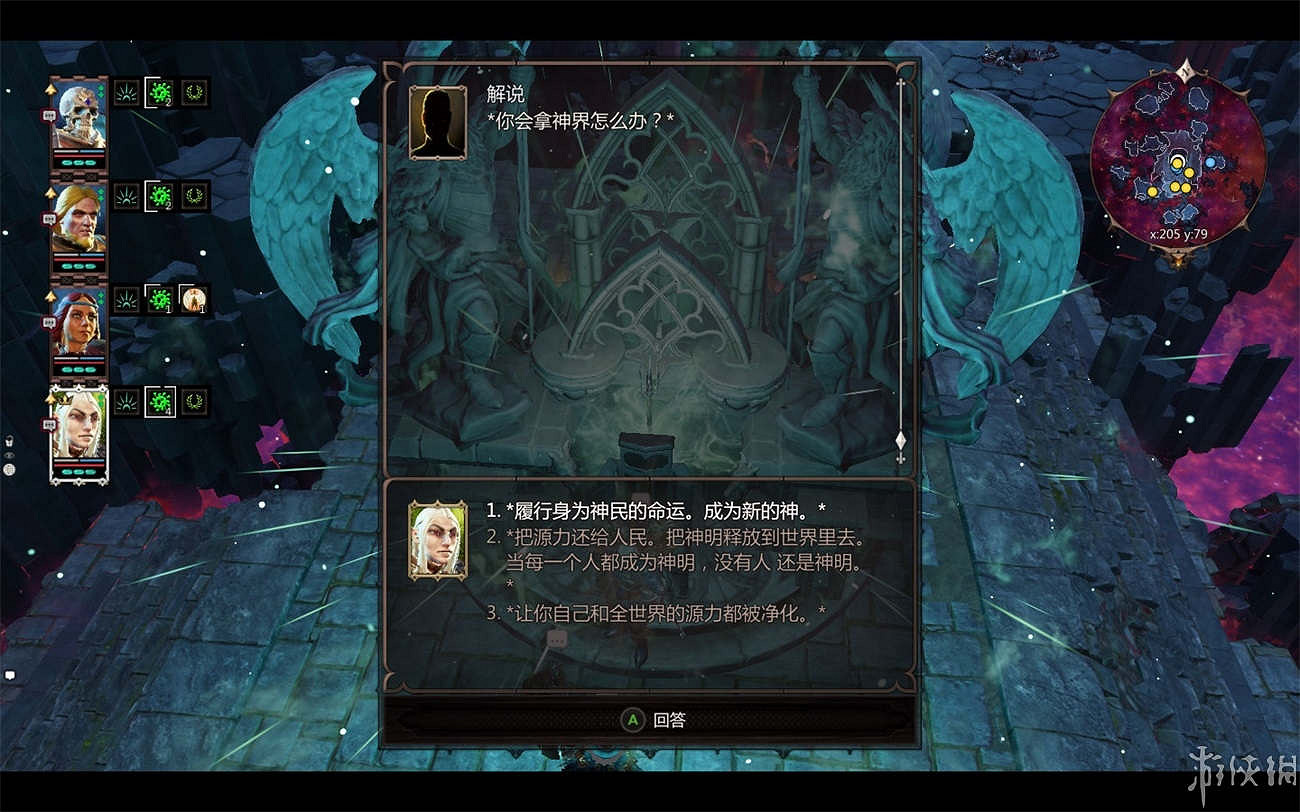This screenshot has width=1300, height=812.
Task: Toggle helmet visibility via the helmet icon on the left edge
Action: 9,440
